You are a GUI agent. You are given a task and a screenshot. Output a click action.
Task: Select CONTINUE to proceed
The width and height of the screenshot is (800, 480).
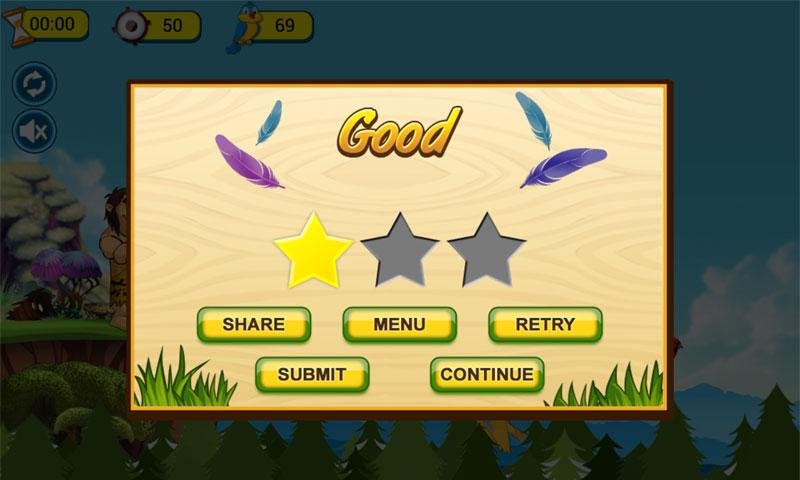click(487, 375)
